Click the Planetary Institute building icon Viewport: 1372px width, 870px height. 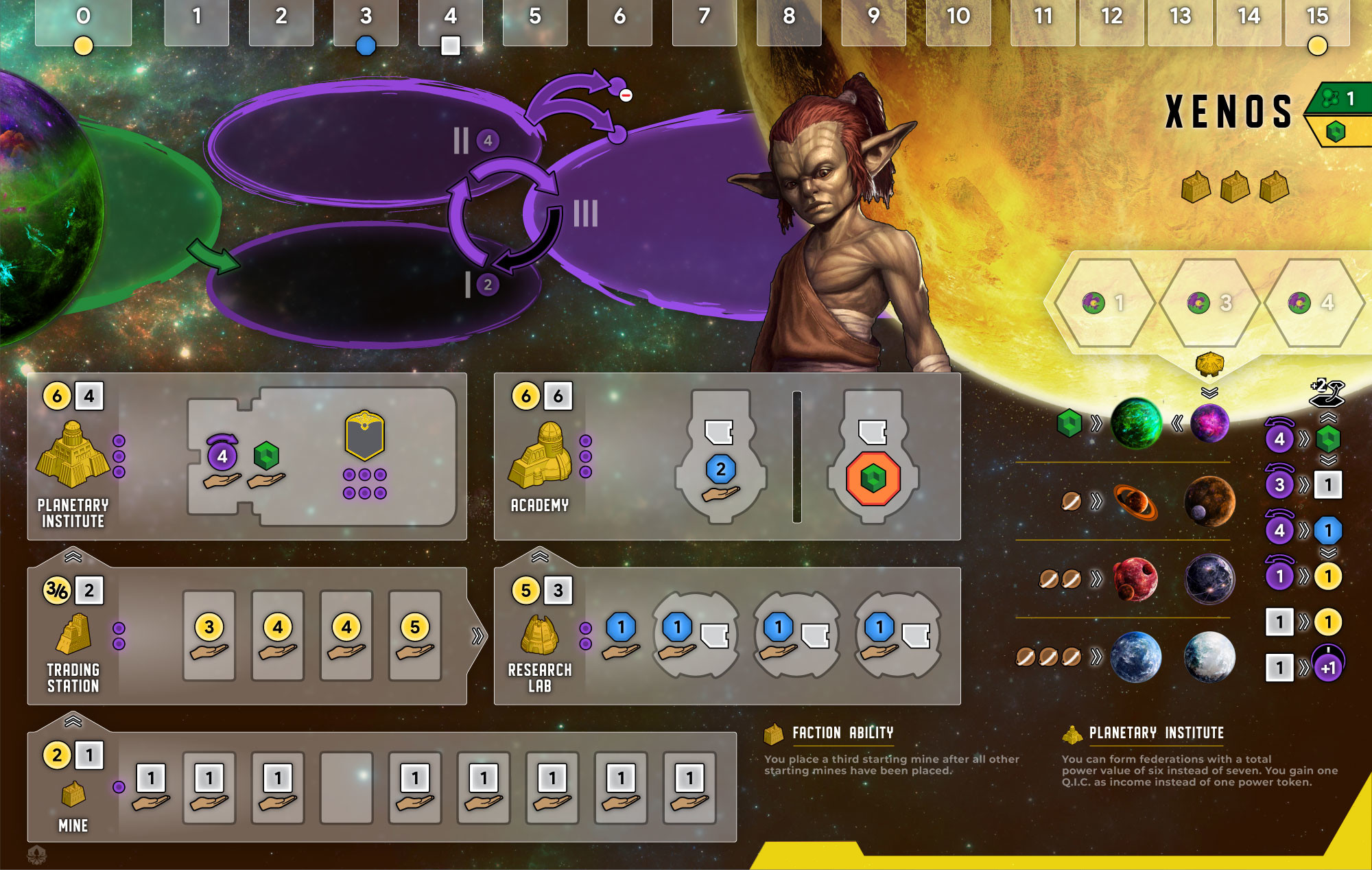pyautogui.click(x=73, y=454)
